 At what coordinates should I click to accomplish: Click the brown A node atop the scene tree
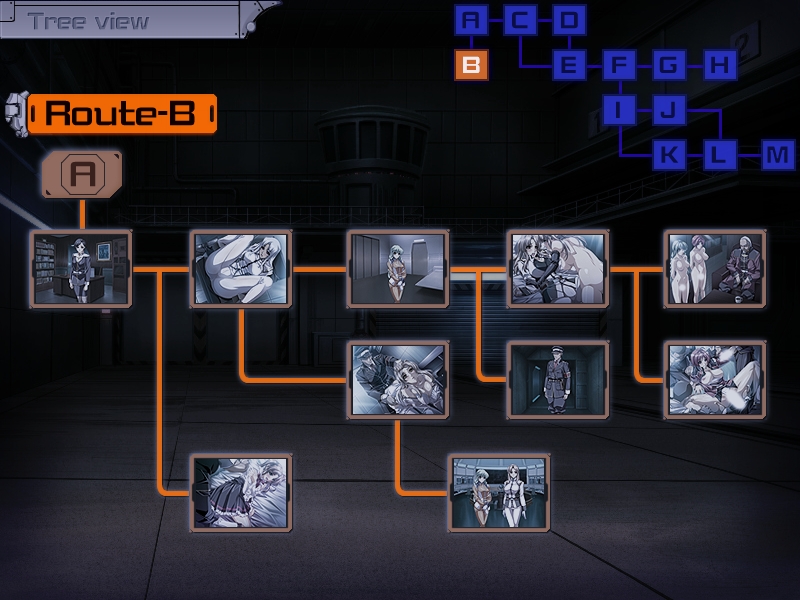[x=82, y=175]
